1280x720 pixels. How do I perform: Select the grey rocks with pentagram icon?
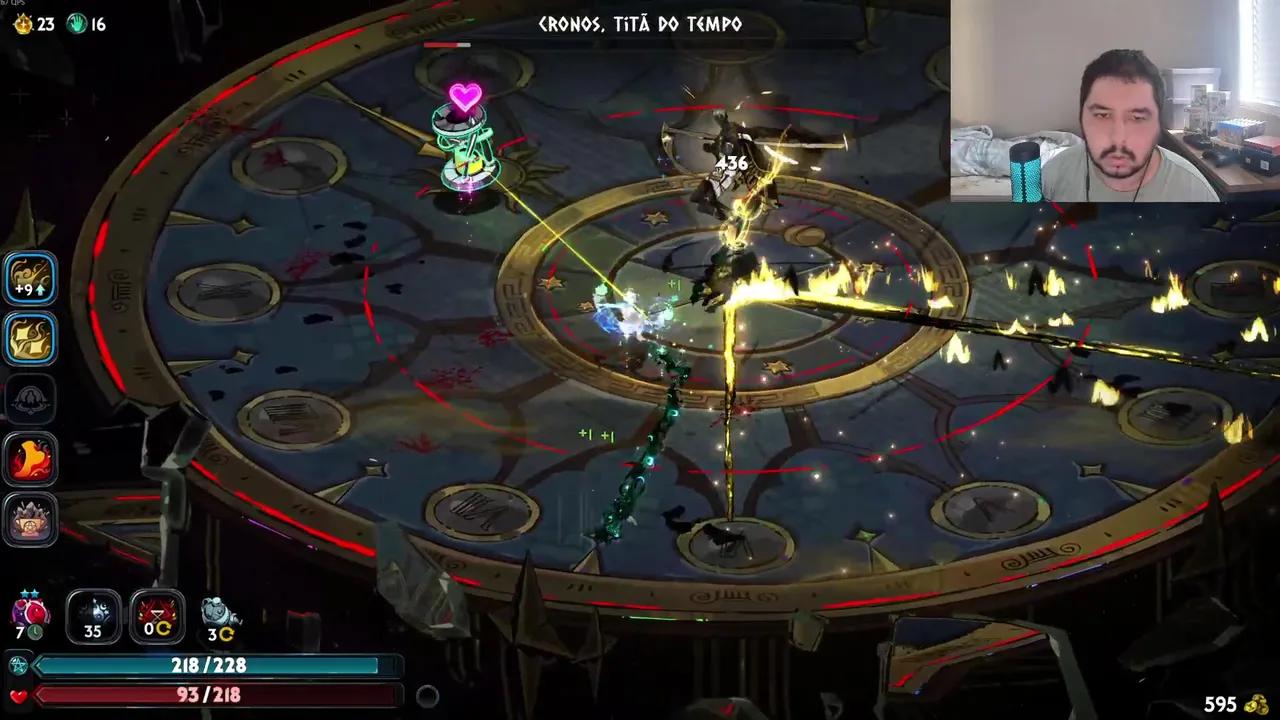(x=30, y=520)
